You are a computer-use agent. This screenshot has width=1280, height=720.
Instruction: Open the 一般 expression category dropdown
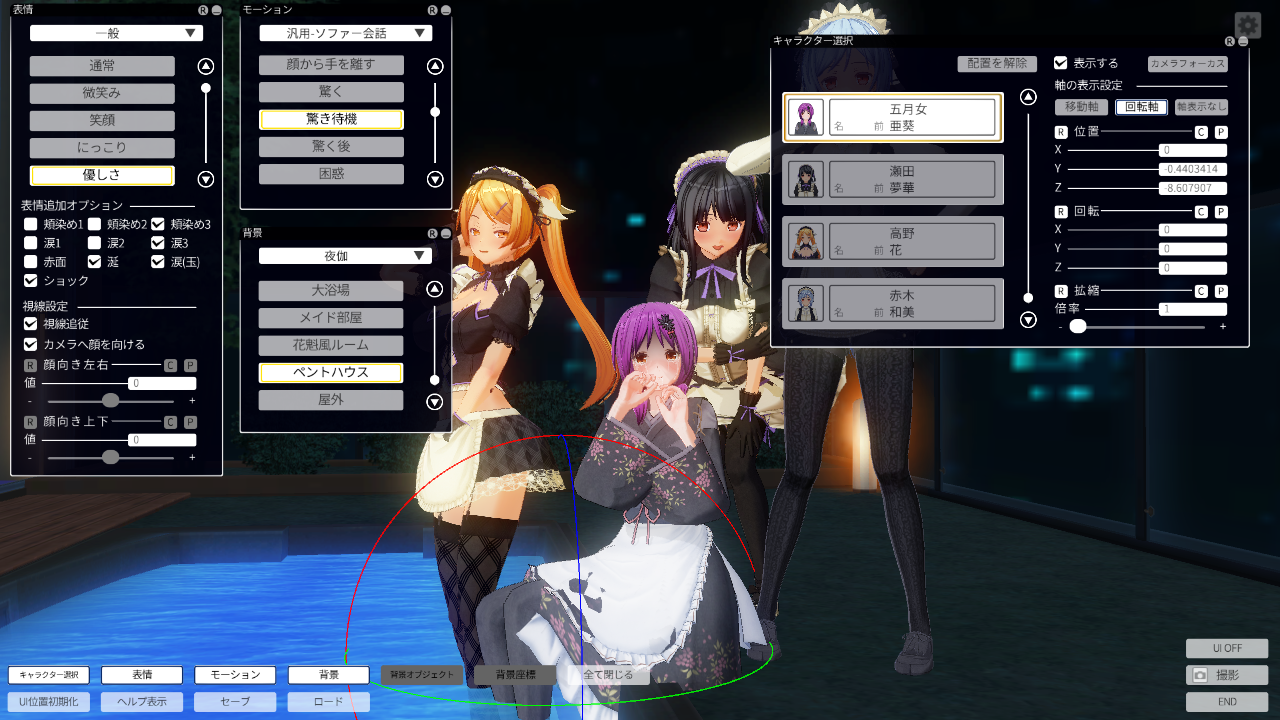(116, 33)
